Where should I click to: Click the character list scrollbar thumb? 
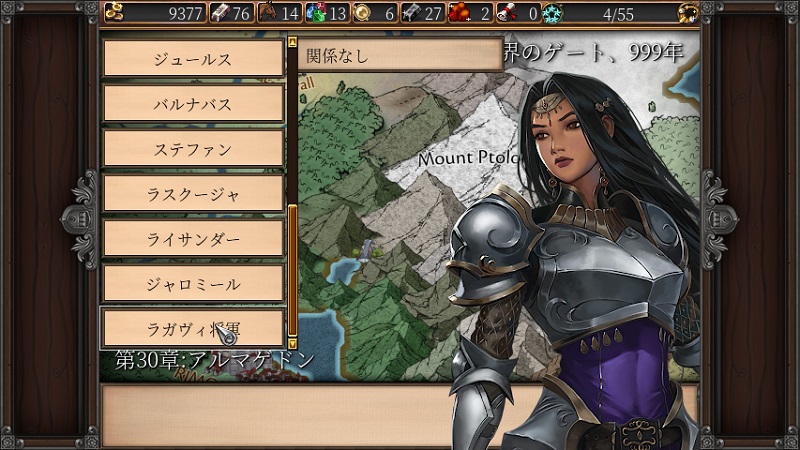292,268
